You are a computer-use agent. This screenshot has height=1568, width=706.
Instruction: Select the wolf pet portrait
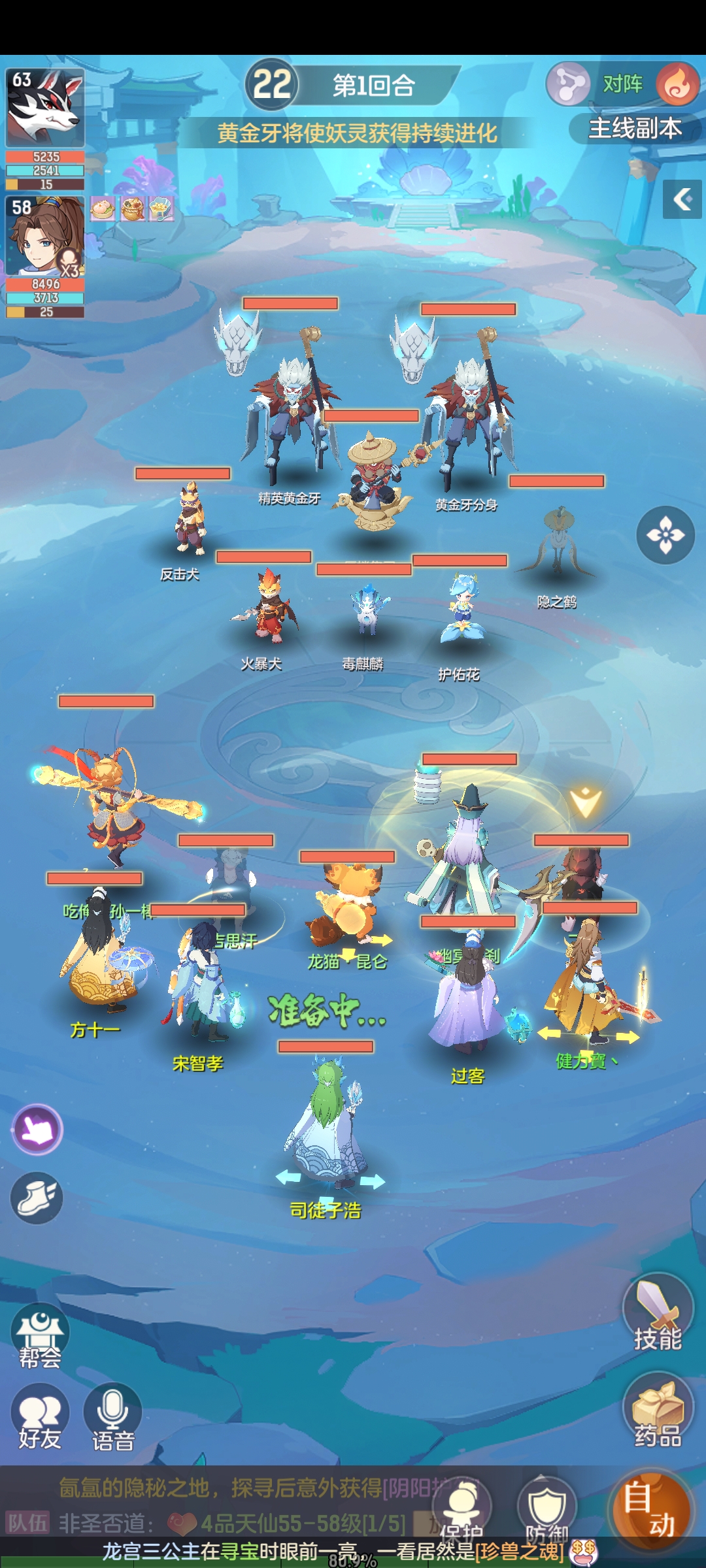[45, 108]
